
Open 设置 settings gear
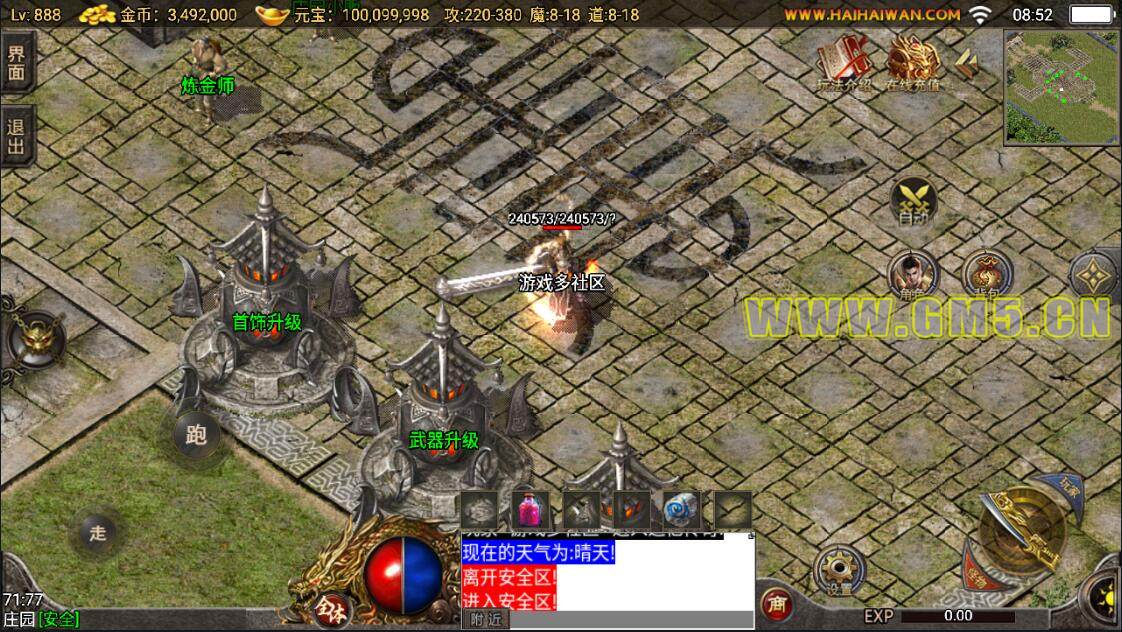point(838,570)
